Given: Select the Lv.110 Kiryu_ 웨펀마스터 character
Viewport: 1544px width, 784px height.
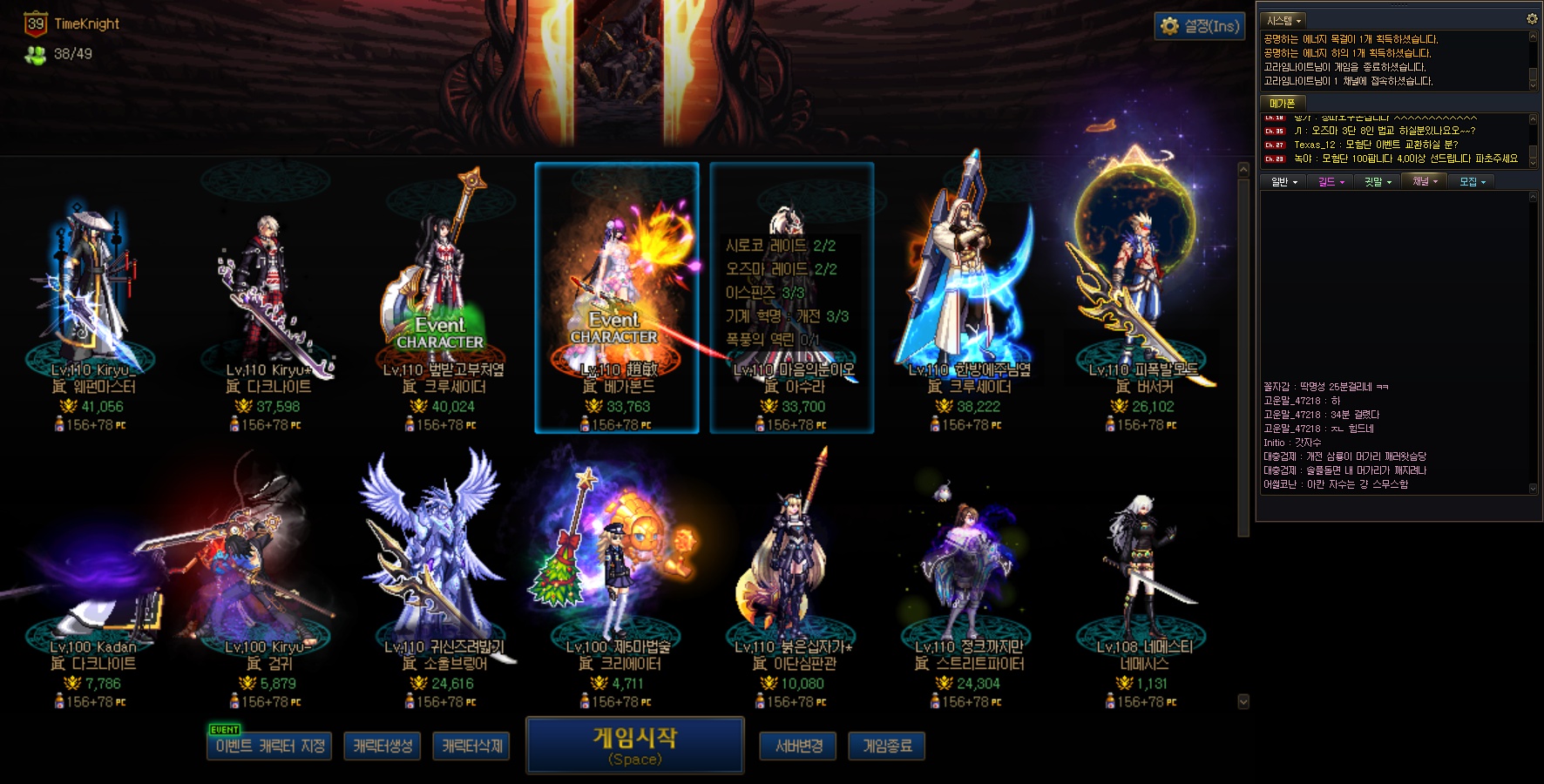Looking at the screenshot, I should click(x=92, y=296).
